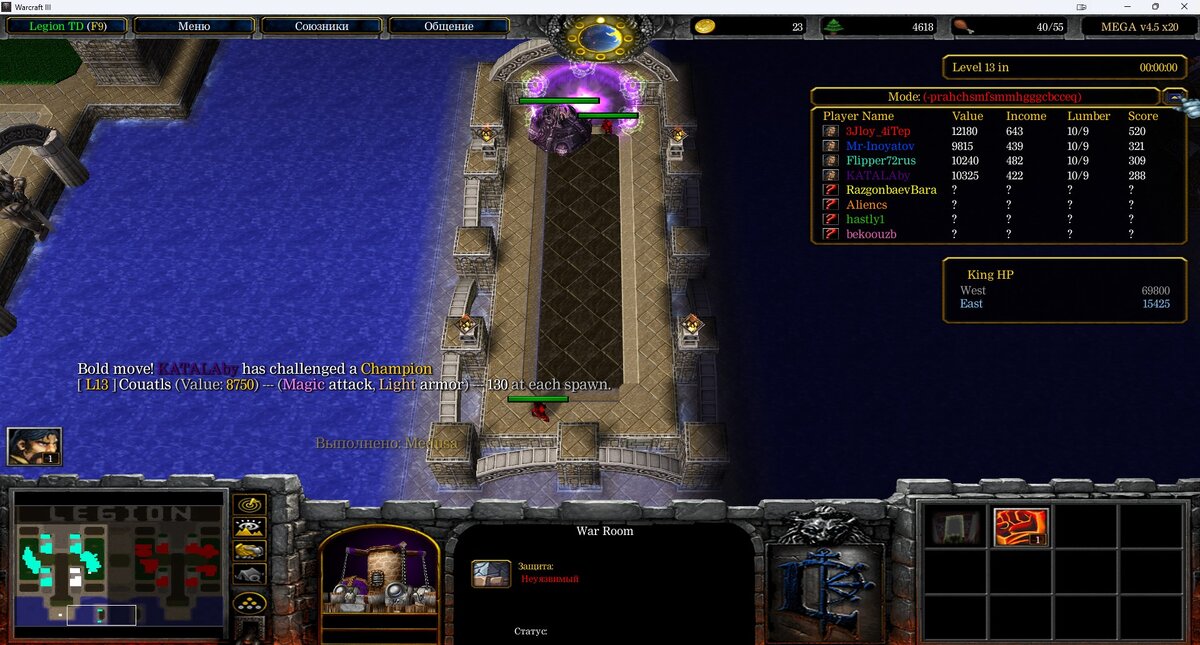This screenshot has height=645, width=1200.
Task: Click the War Room unit portrait
Action: pos(379,575)
